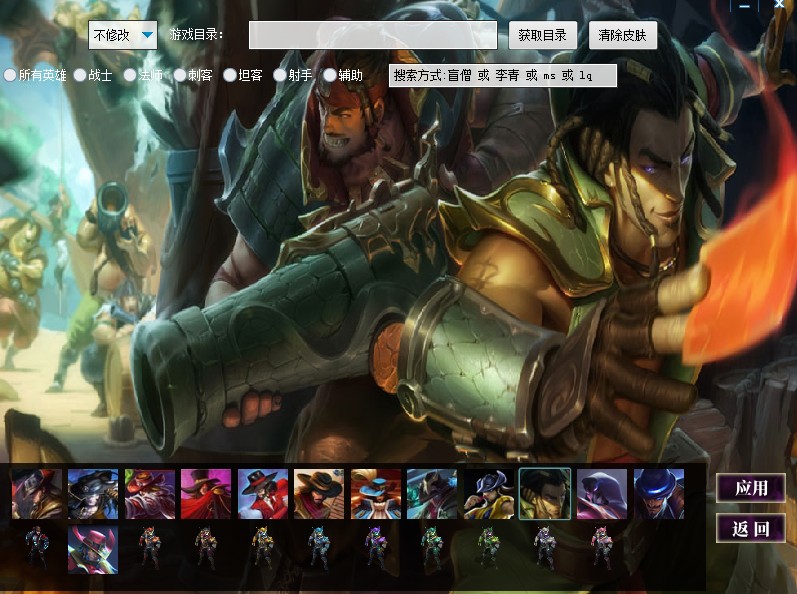Image resolution: width=797 pixels, height=594 pixels.
Task: Click the 获取目录 button
Action: click(542, 36)
